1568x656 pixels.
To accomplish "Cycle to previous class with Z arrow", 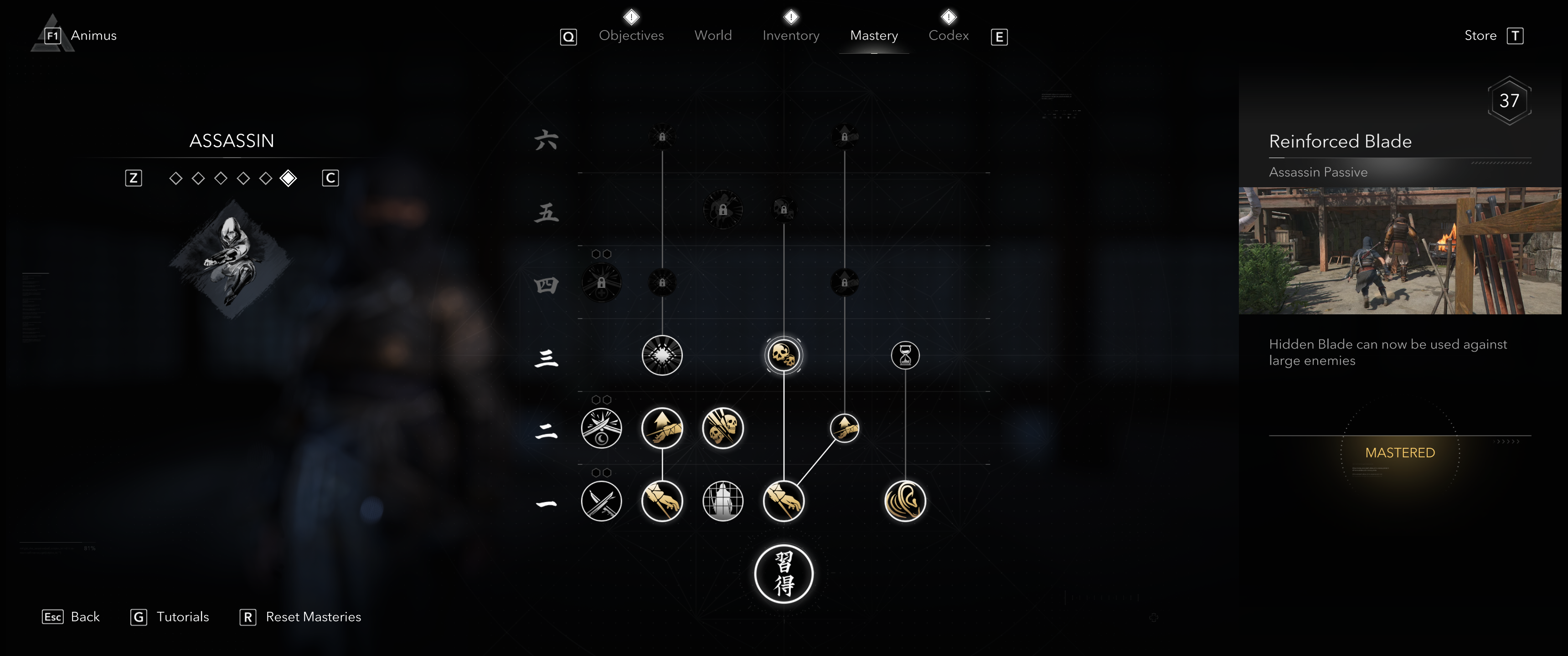I will (133, 178).
